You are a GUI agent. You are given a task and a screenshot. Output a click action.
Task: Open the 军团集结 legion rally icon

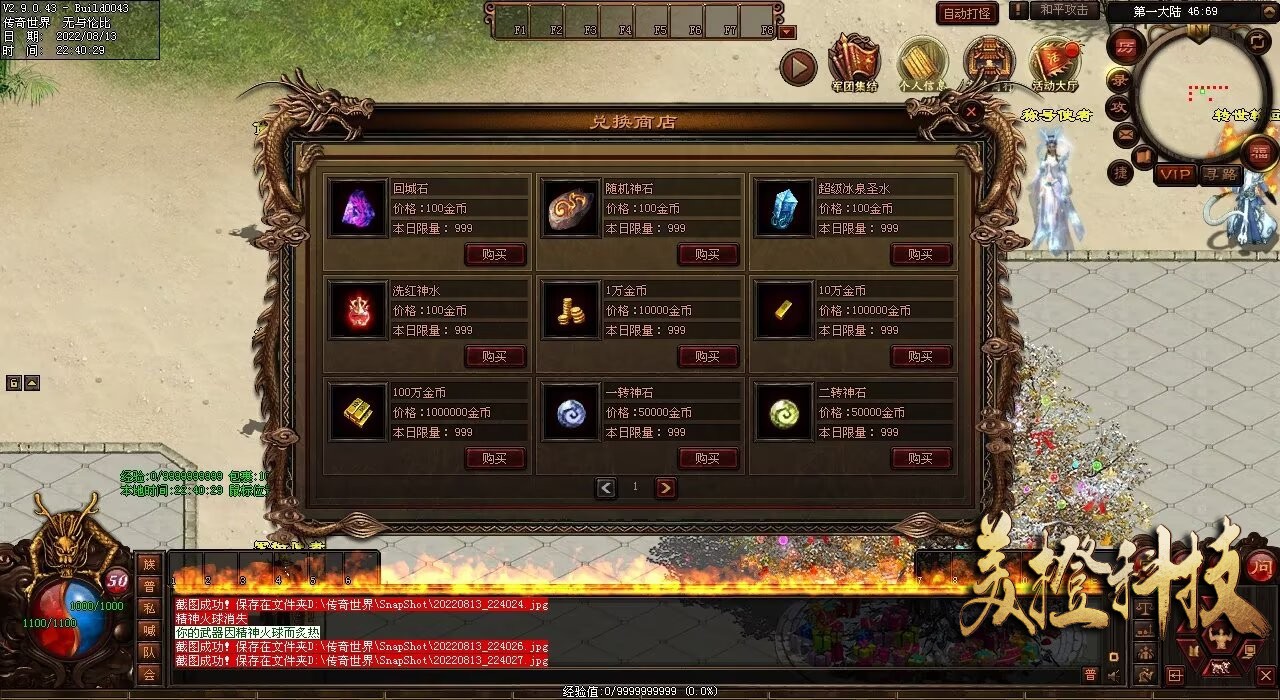point(853,62)
